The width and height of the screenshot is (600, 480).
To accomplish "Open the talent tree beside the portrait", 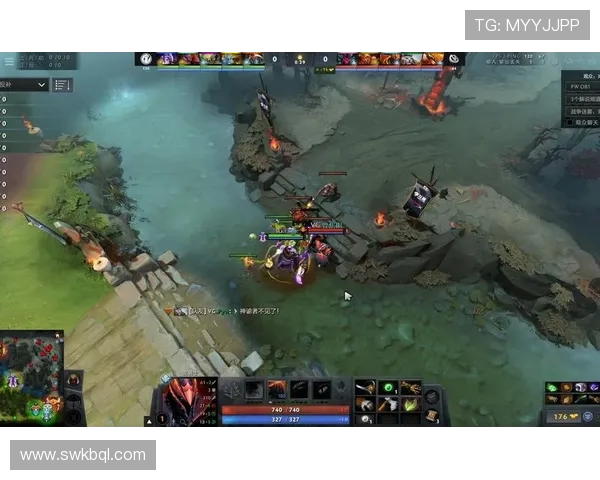I will click(x=231, y=390).
